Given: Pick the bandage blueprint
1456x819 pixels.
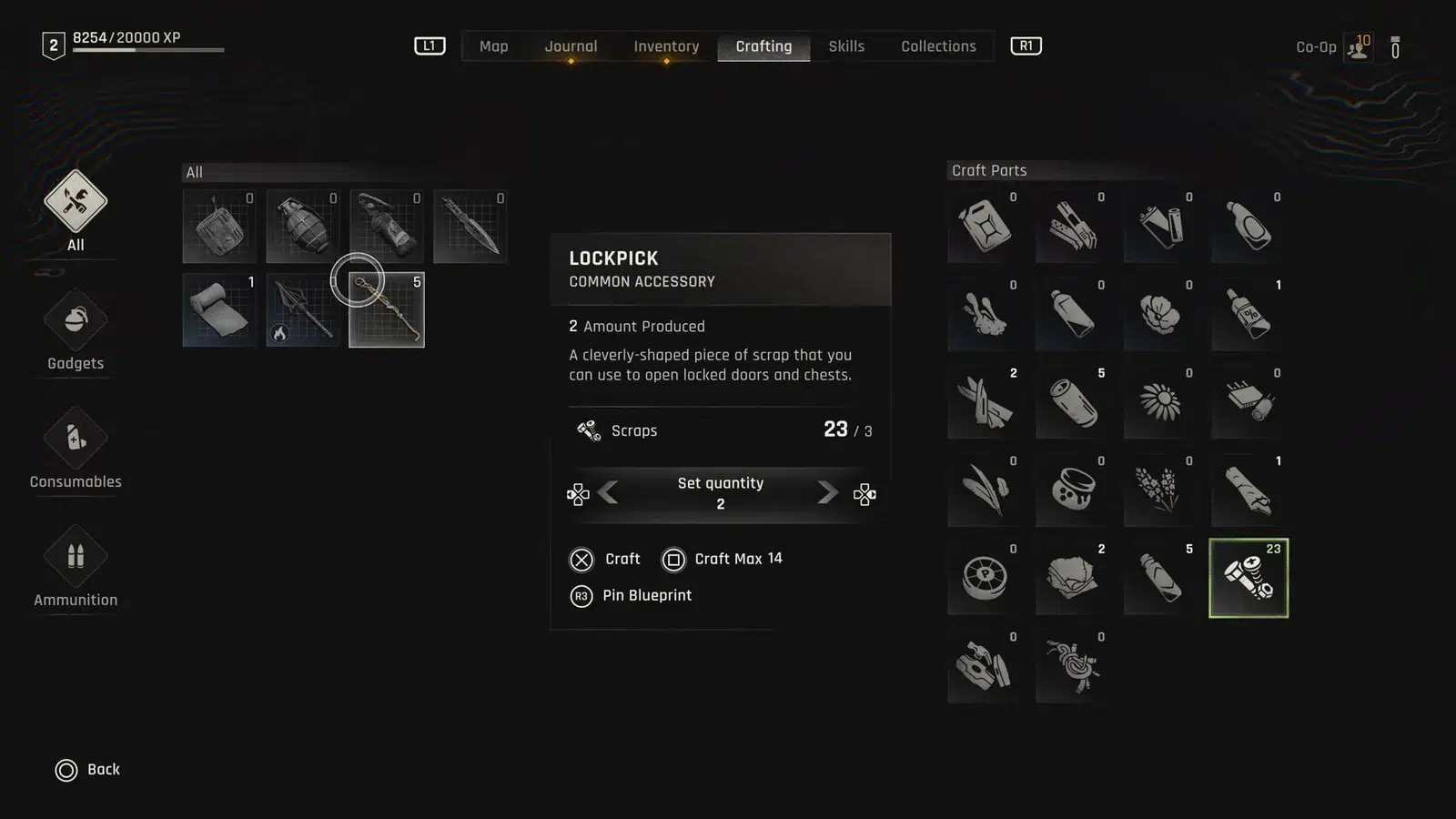Looking at the screenshot, I should click(x=218, y=309).
